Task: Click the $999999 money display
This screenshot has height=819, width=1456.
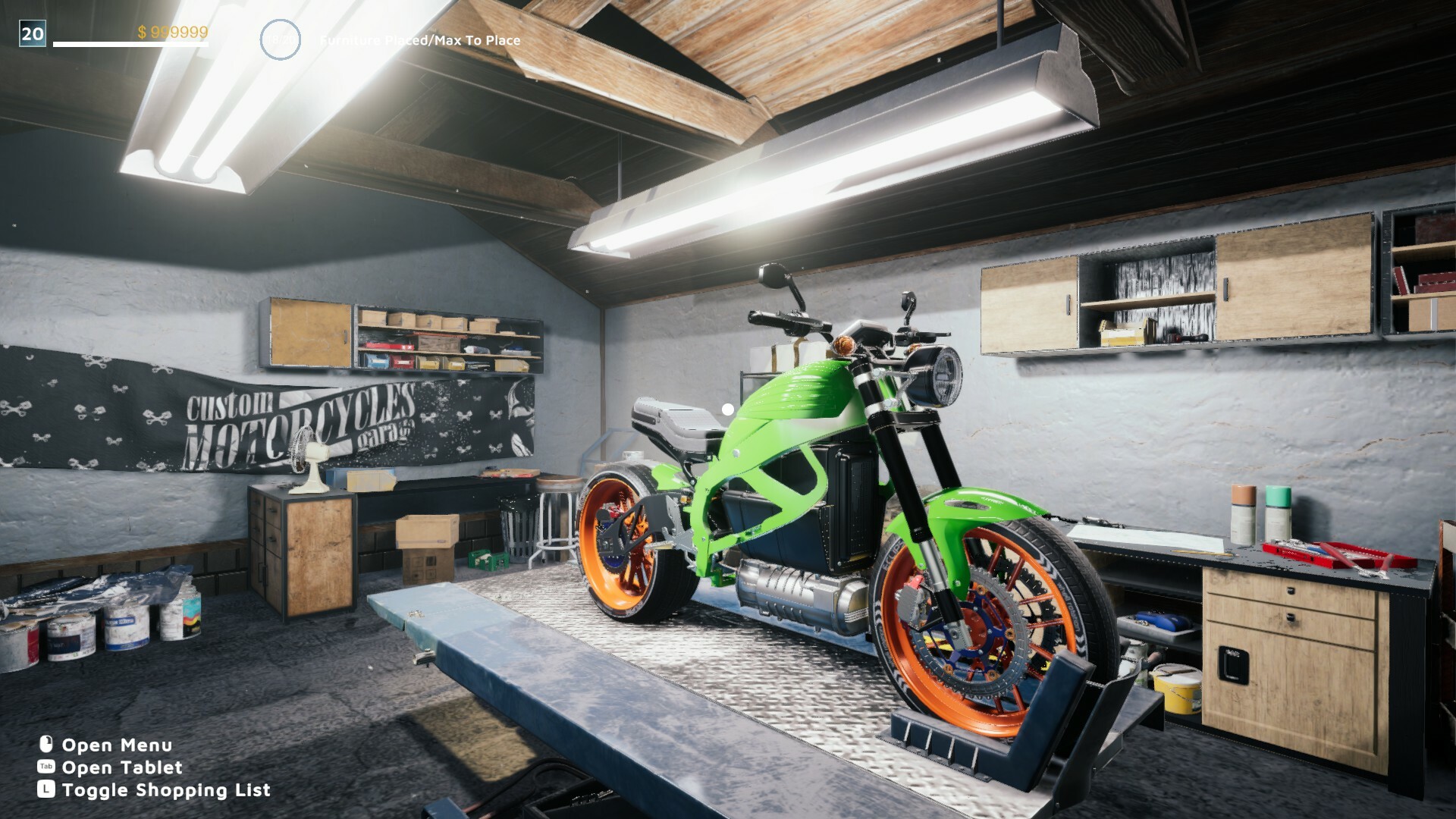Action: [172, 33]
